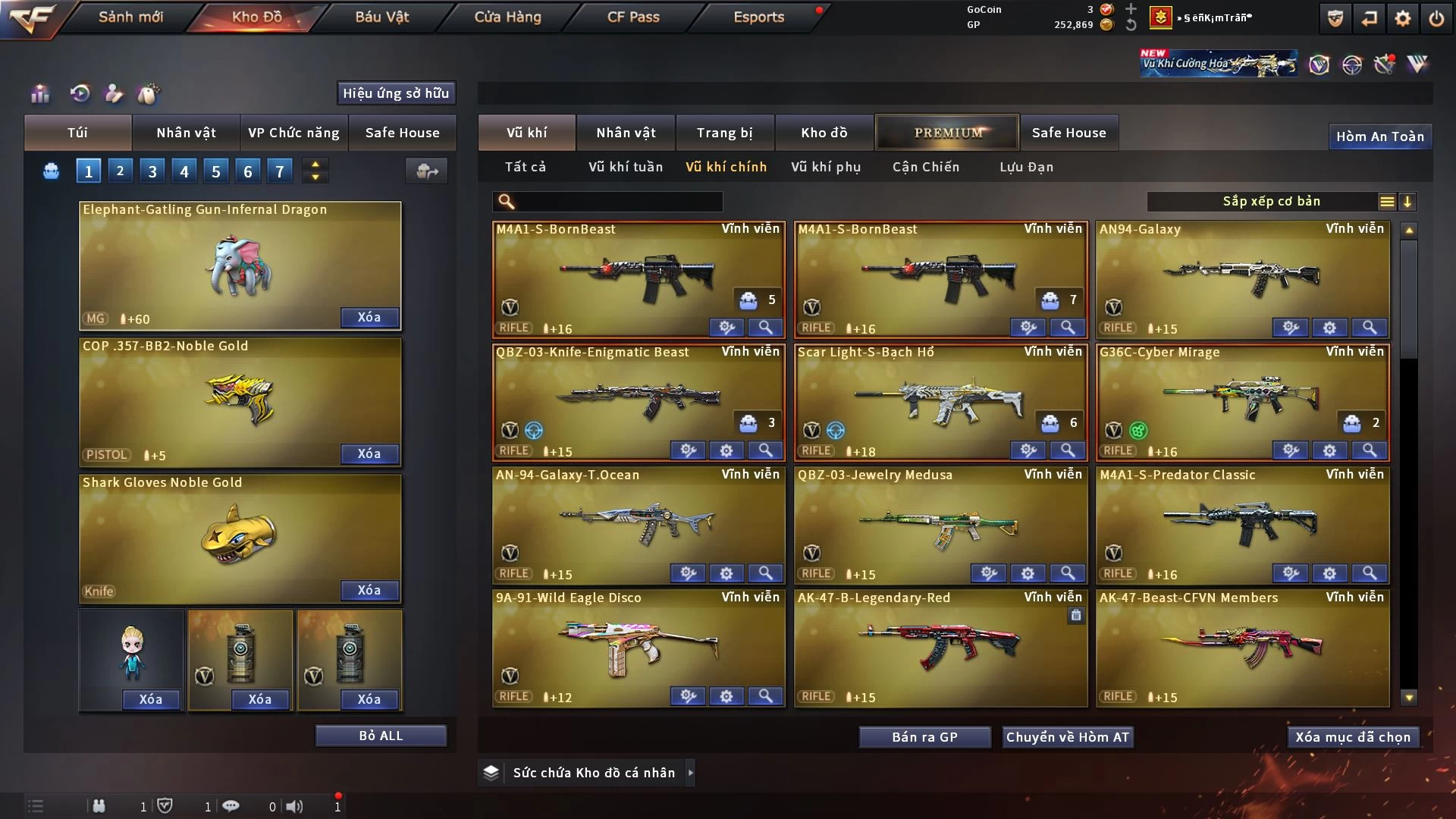Open the Sắp xếp cơ bản sort dropdown
This screenshot has height=819, width=1456.
[1271, 202]
